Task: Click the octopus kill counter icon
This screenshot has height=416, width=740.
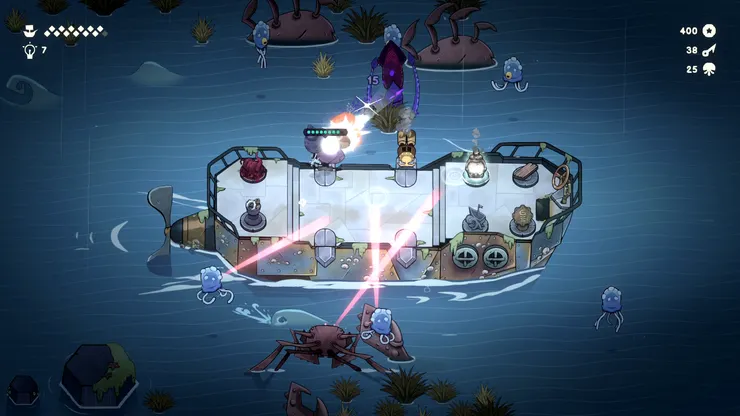Action: pos(709,69)
